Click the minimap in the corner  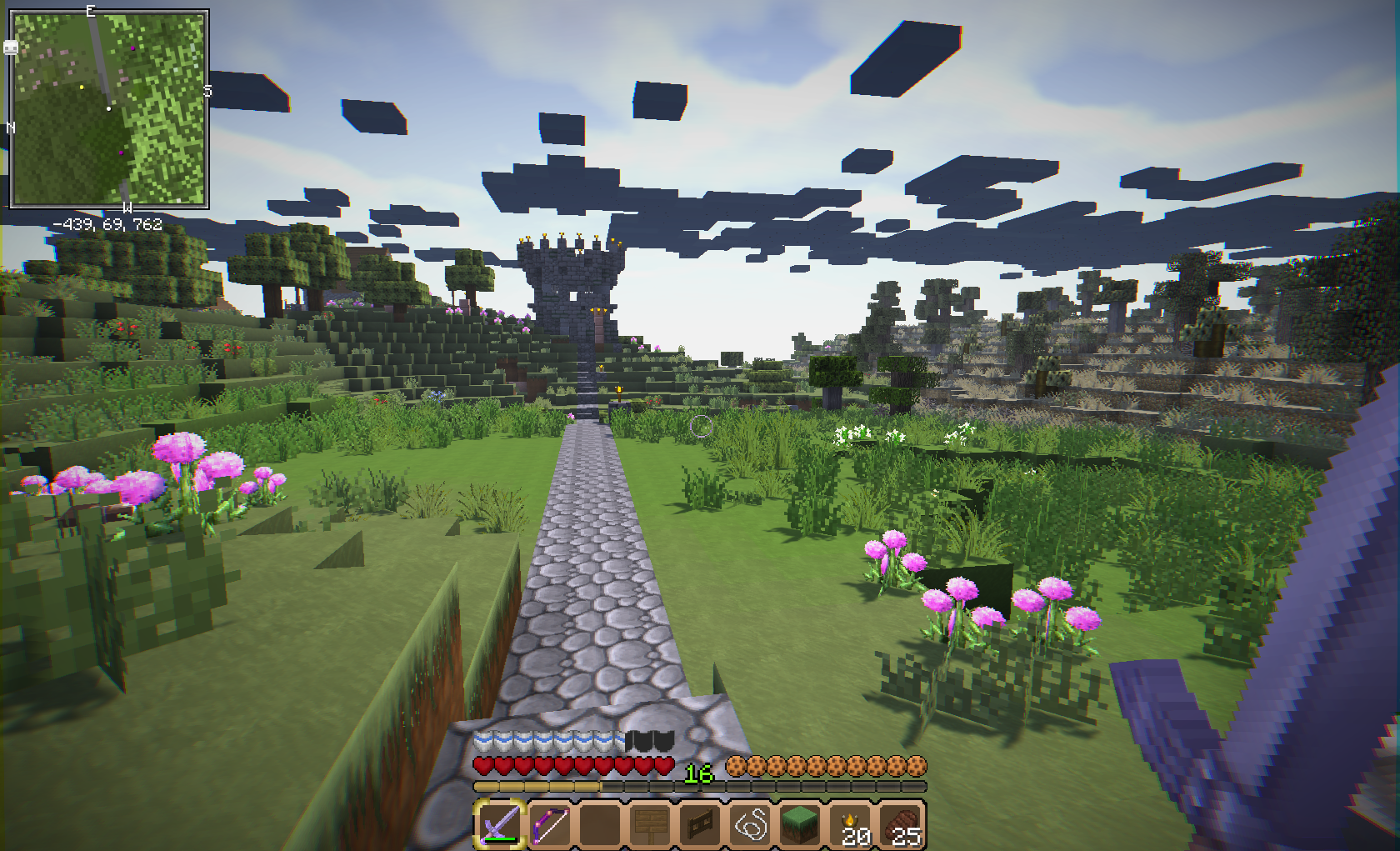108,108
